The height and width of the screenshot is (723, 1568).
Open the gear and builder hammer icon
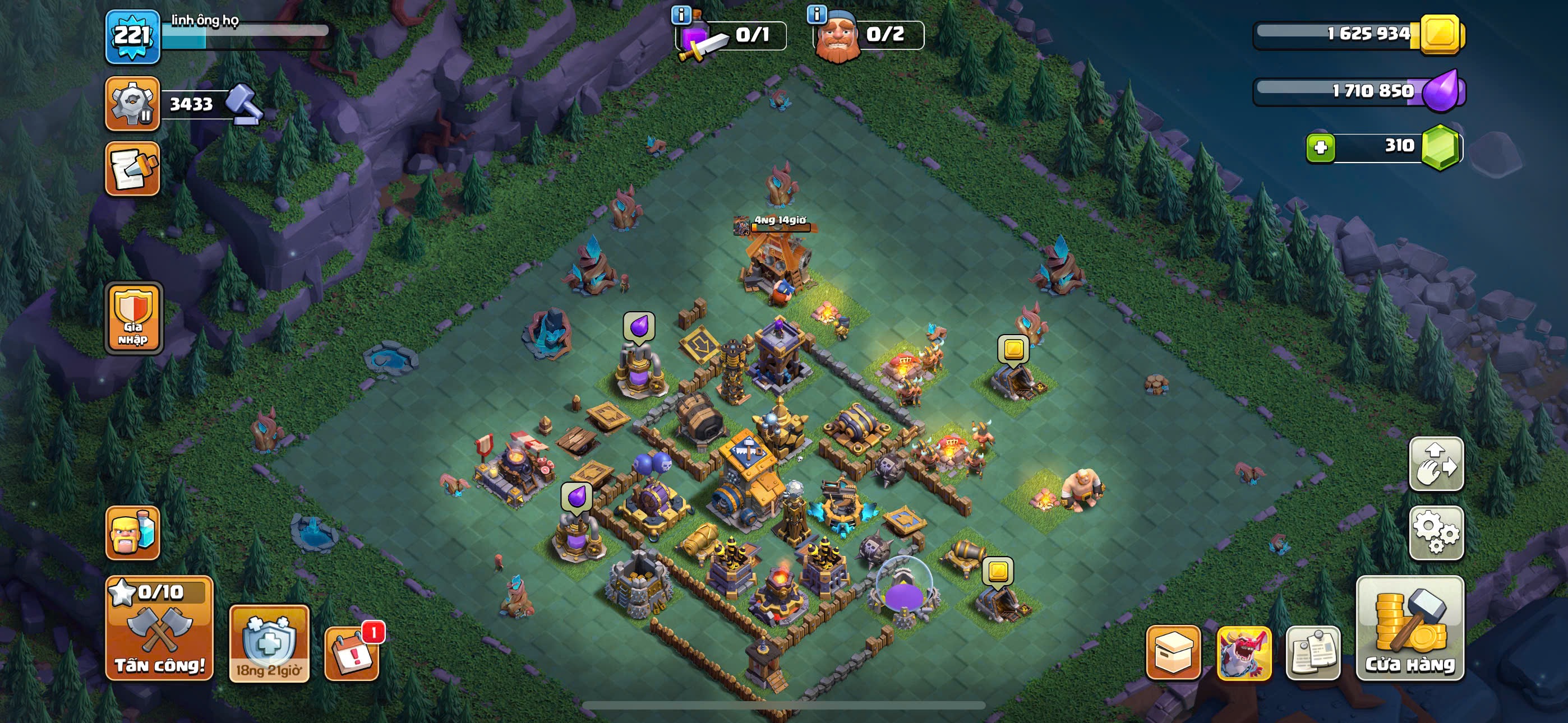click(133, 104)
